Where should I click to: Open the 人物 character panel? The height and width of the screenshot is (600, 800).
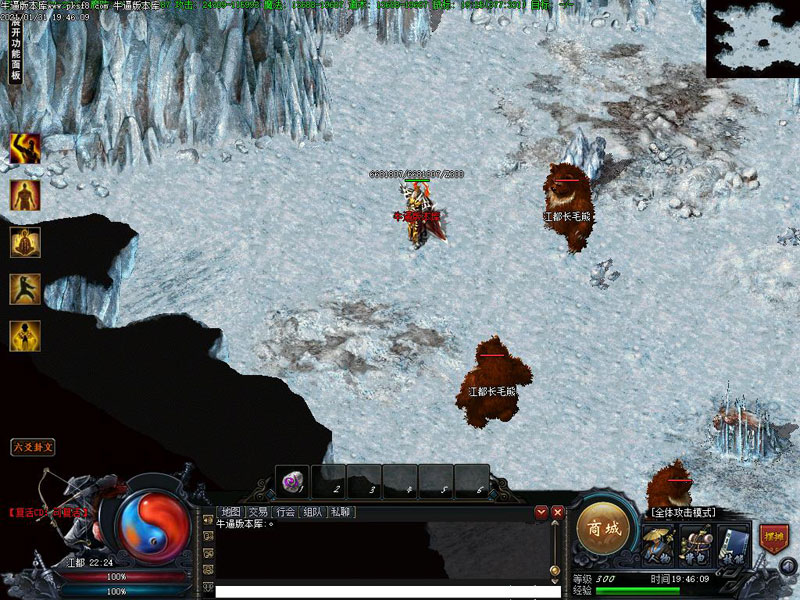coord(658,547)
